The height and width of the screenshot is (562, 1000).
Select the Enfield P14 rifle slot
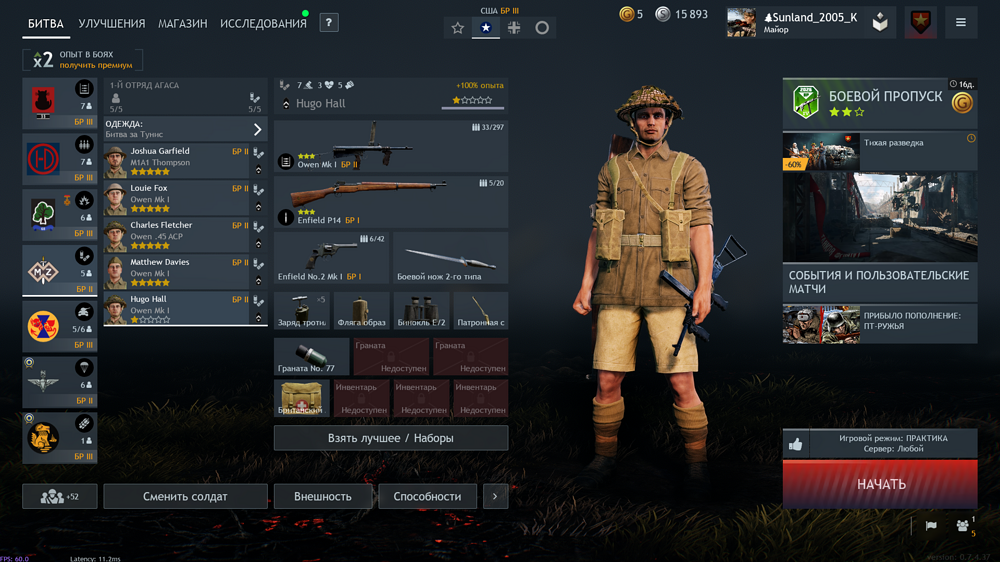390,202
